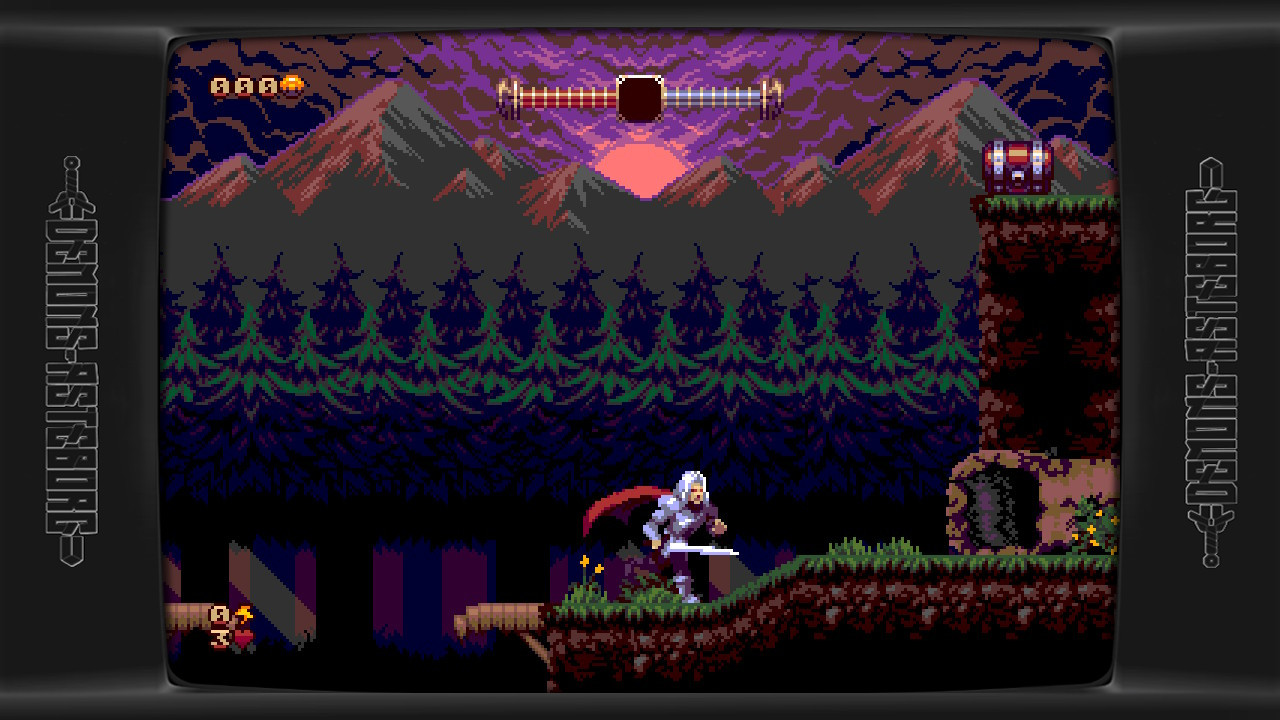Click the lightning bolt counter icon
The image size is (1280, 720).
[244, 614]
